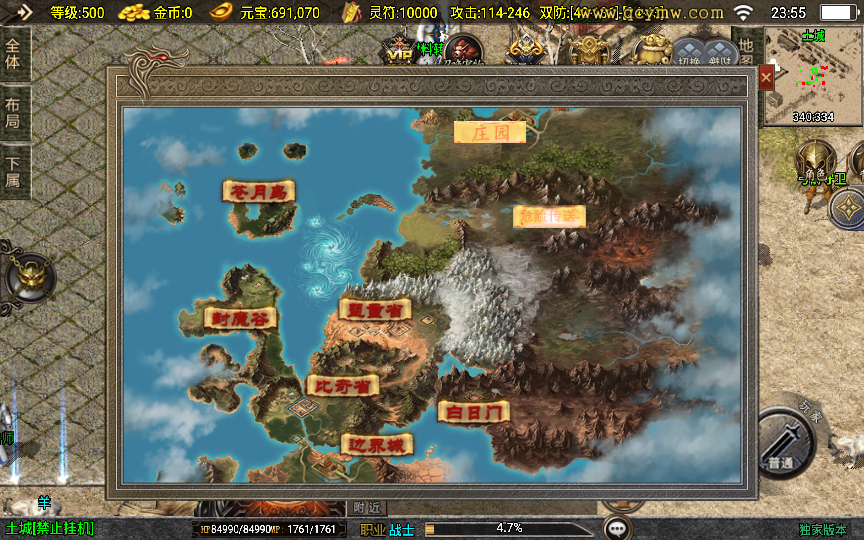Switch to the 全体 side tab
This screenshot has width=864, height=540.
14,54
